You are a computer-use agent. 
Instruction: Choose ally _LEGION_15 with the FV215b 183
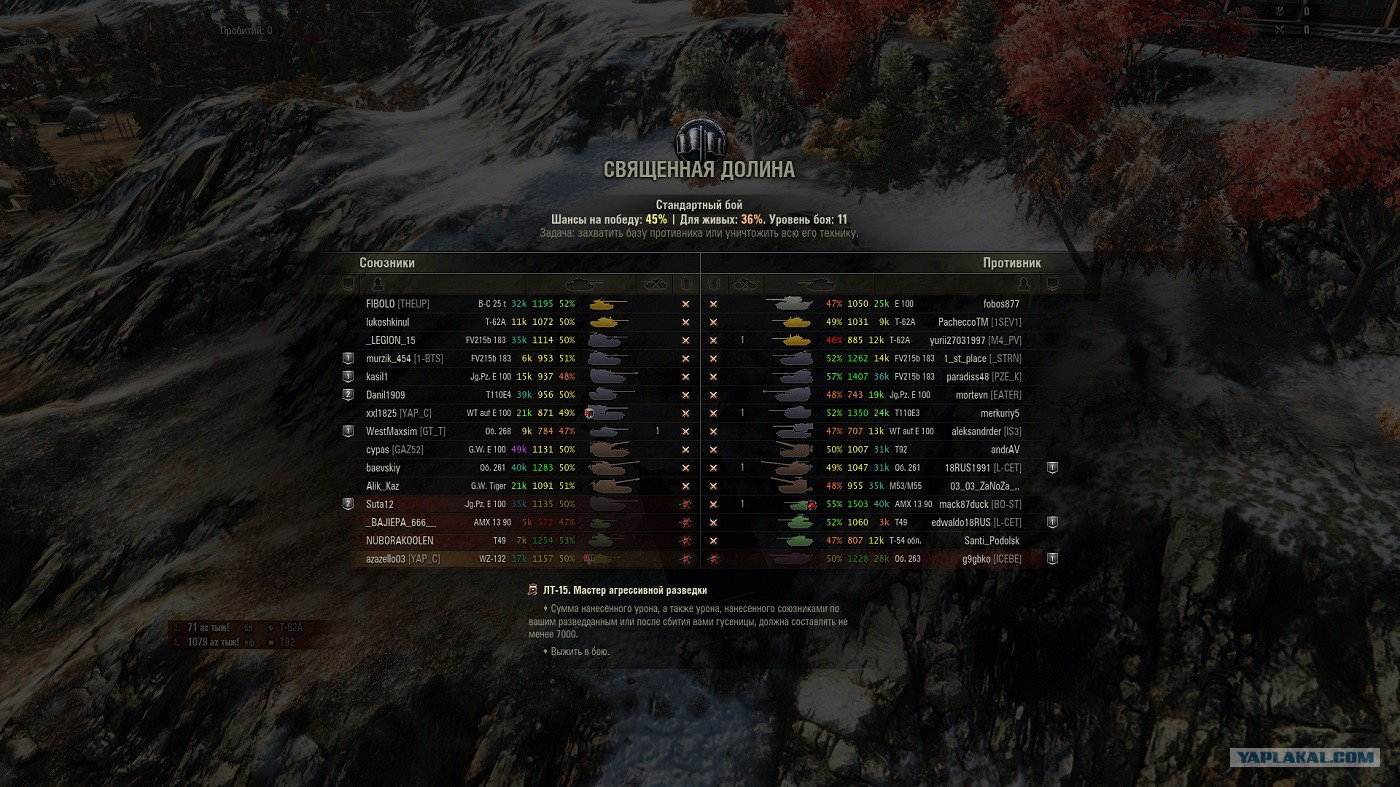click(391, 340)
